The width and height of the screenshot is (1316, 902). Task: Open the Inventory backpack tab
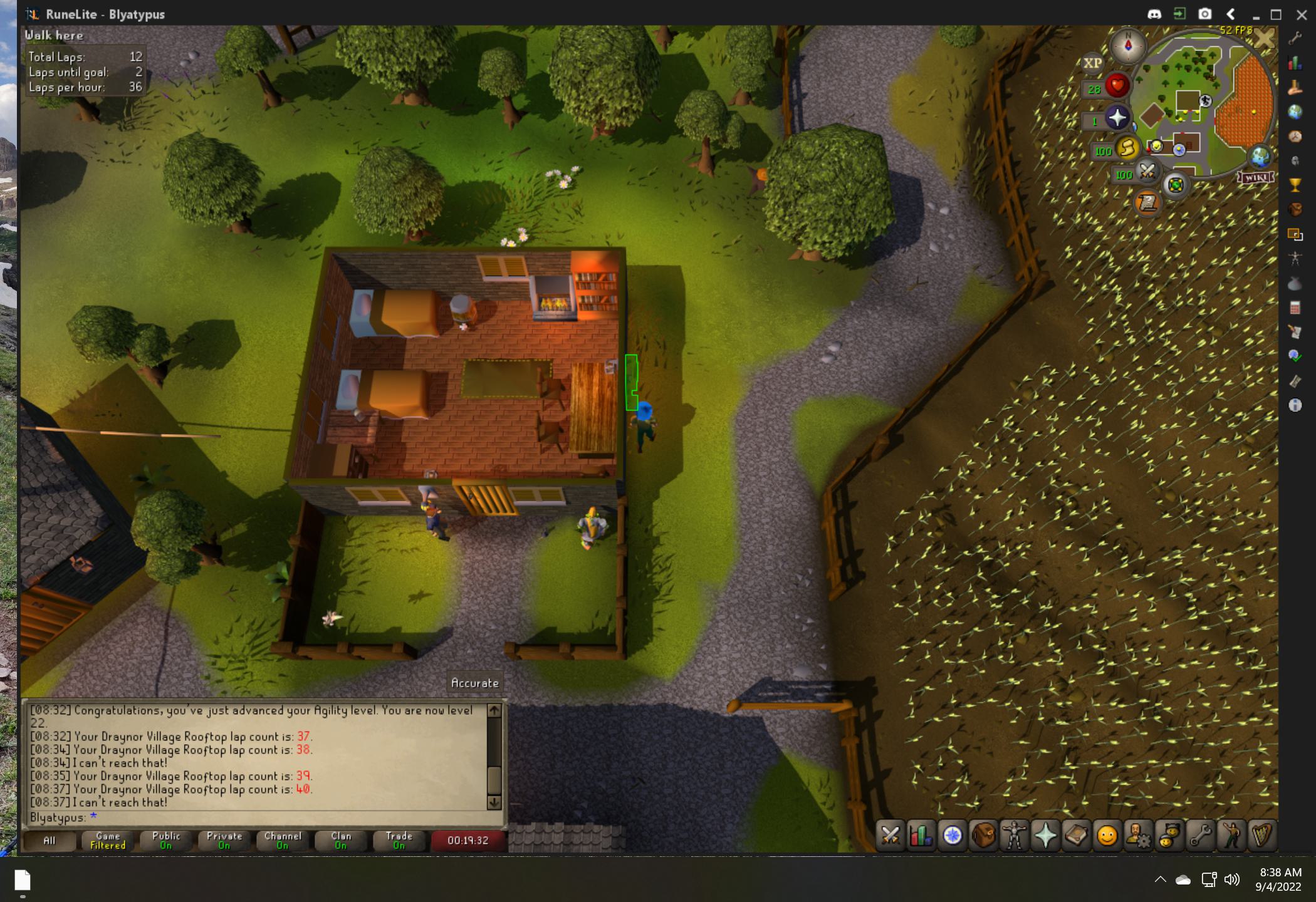pyautogui.click(x=983, y=835)
